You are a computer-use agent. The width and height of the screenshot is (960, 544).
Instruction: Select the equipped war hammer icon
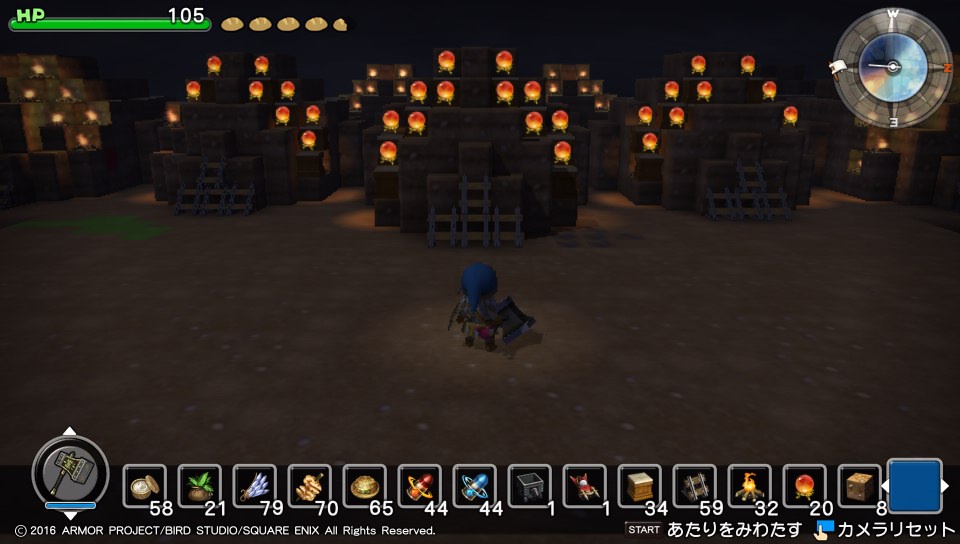coord(70,469)
